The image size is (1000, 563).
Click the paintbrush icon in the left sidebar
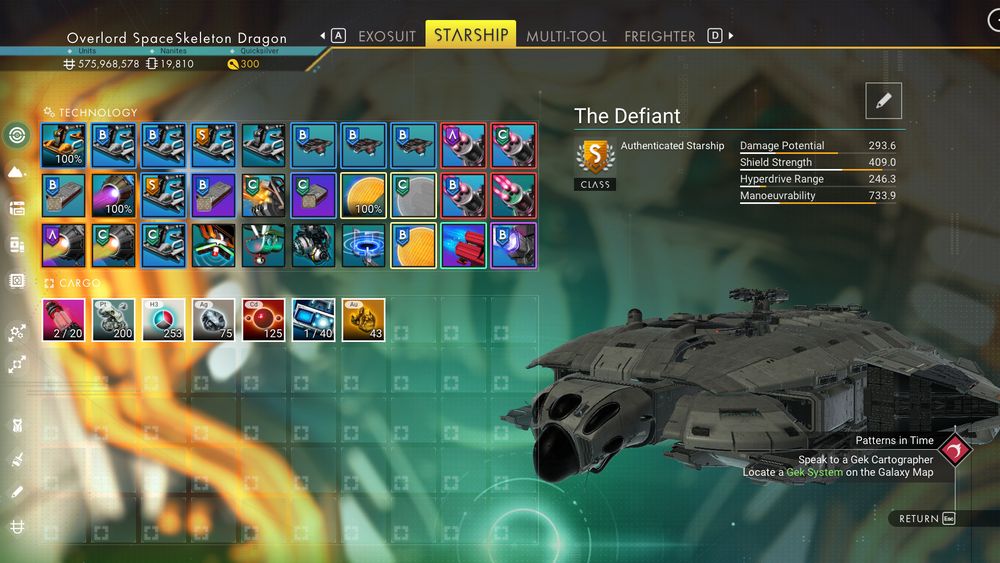click(17, 459)
